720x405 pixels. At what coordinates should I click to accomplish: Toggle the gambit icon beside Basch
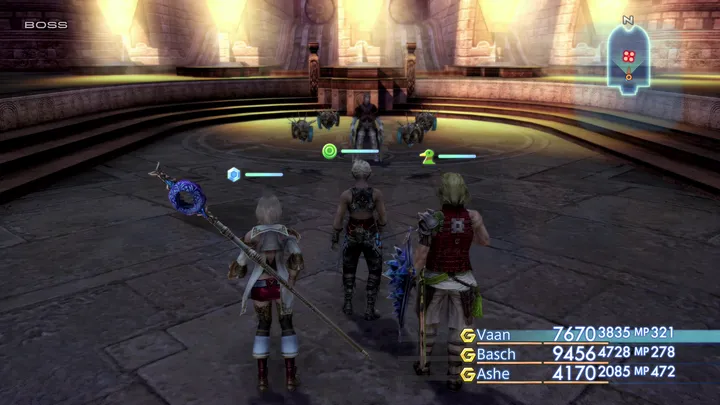[x=467, y=354]
